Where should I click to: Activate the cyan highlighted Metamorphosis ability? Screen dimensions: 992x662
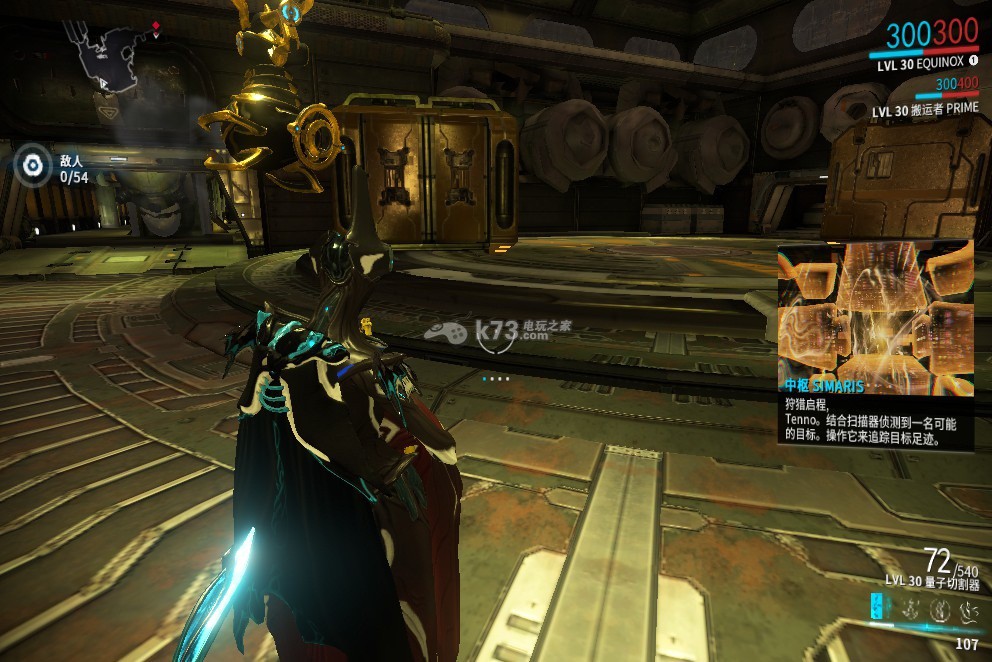878,606
